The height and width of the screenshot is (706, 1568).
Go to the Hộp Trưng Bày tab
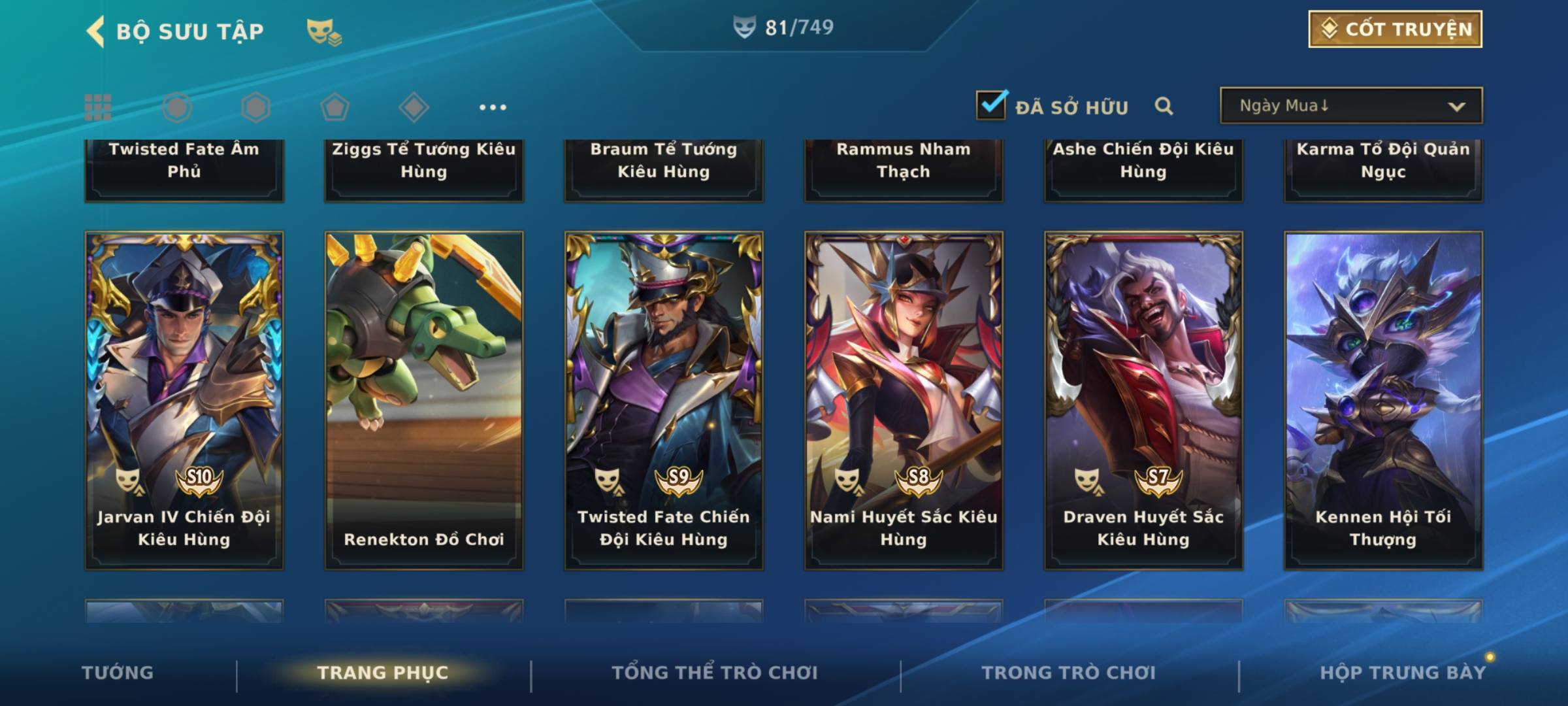[1402, 673]
